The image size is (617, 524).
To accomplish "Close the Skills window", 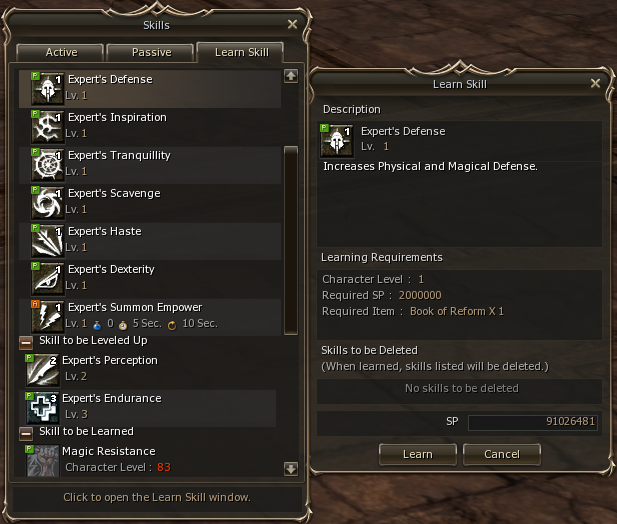I will (x=292, y=24).
